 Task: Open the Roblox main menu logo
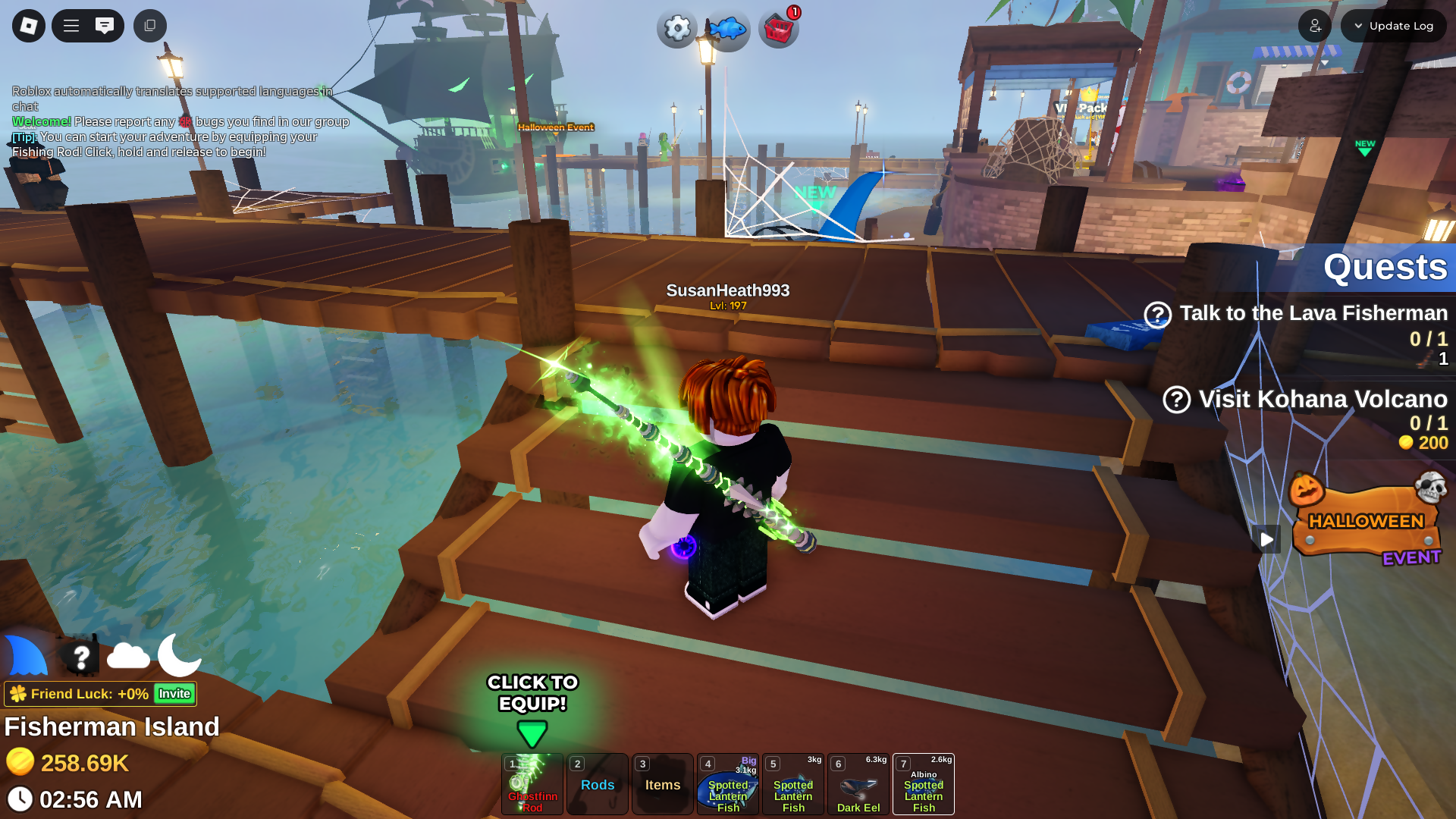click(29, 26)
